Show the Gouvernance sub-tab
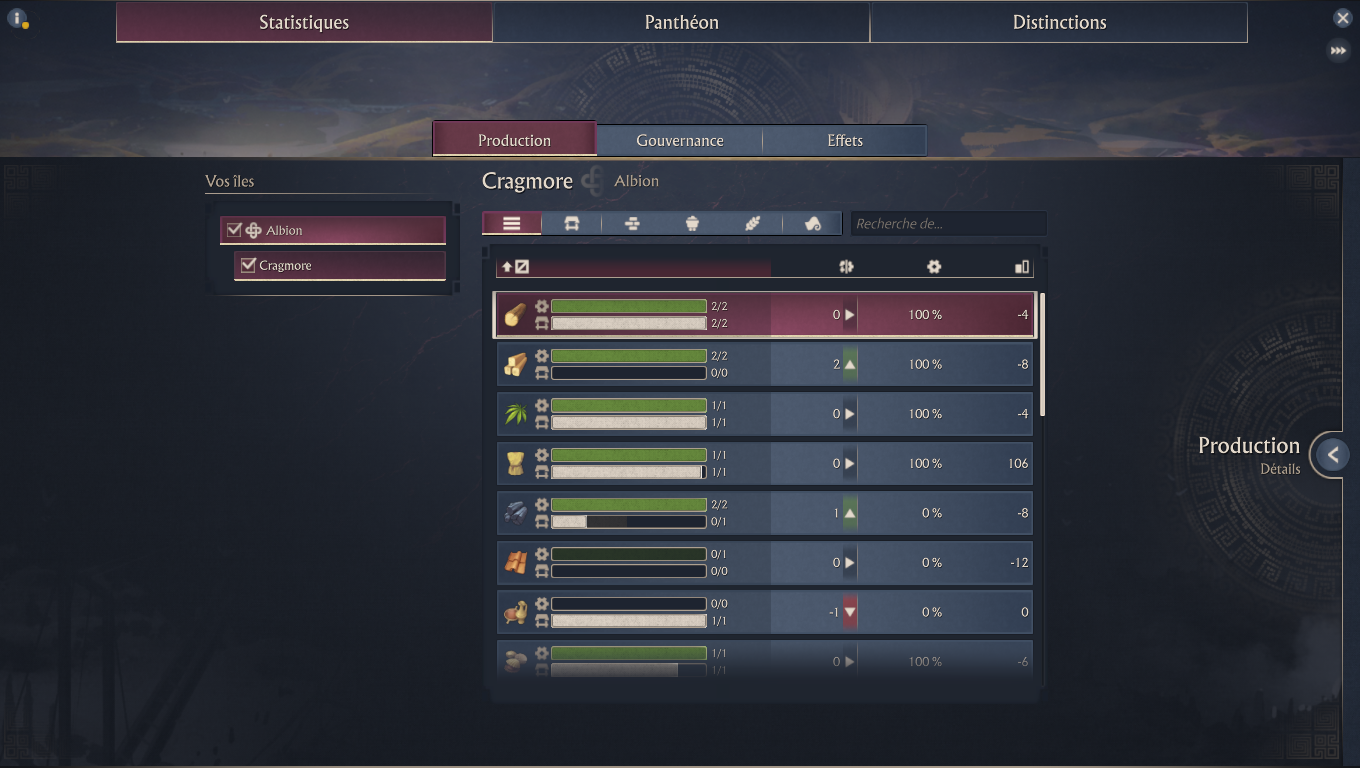The height and width of the screenshot is (768, 1360). (x=679, y=140)
